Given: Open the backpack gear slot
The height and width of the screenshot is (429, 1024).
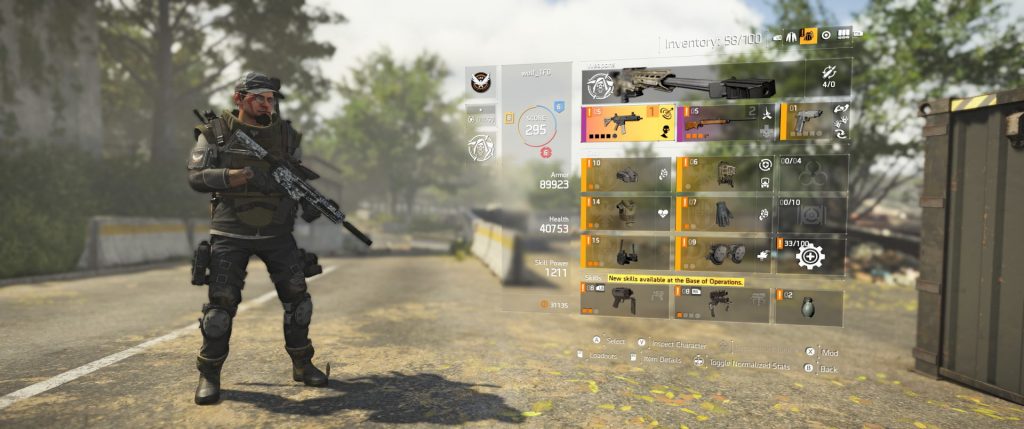Looking at the screenshot, I should (724, 174).
